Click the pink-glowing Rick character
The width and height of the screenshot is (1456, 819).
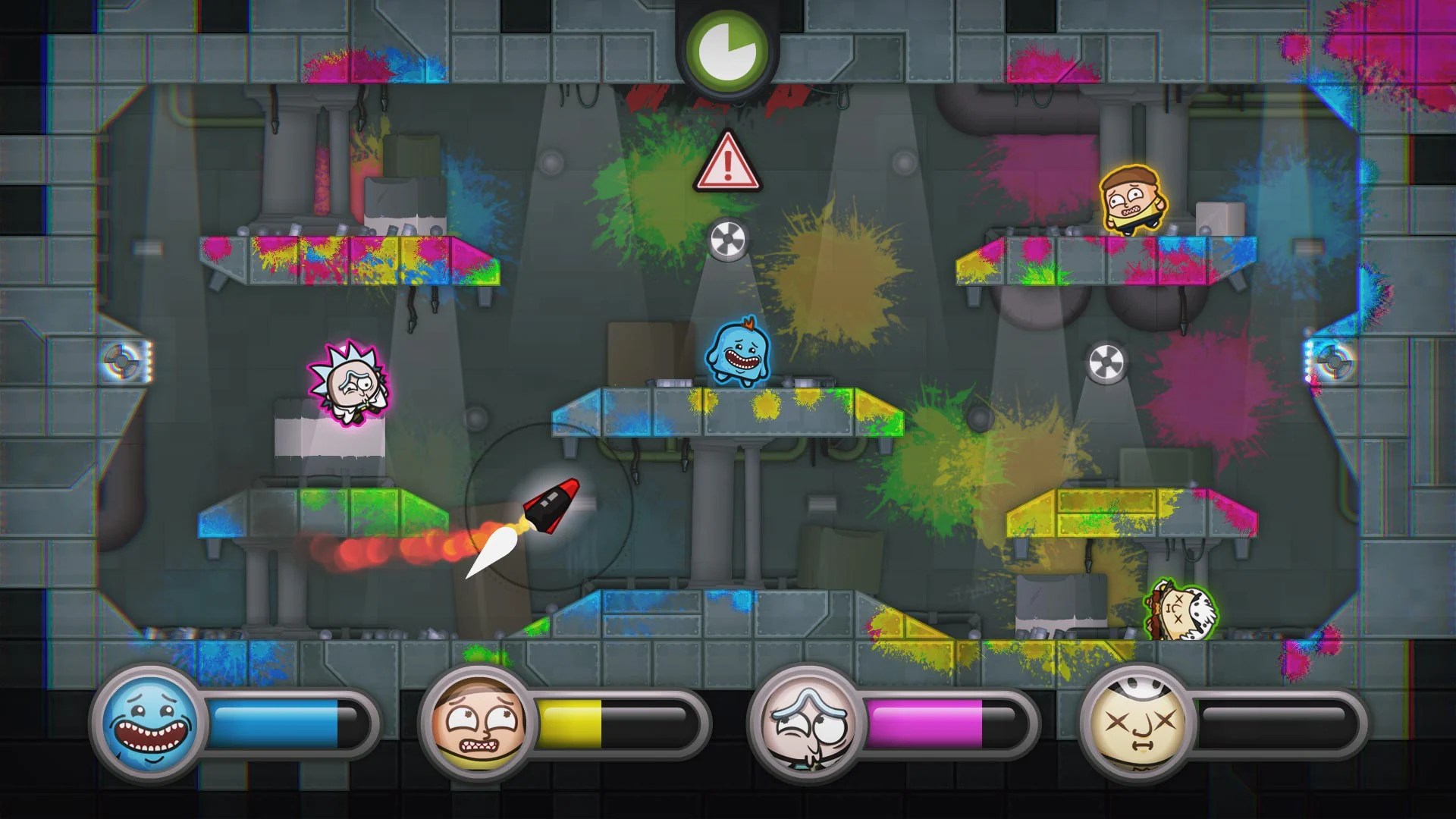tap(347, 380)
